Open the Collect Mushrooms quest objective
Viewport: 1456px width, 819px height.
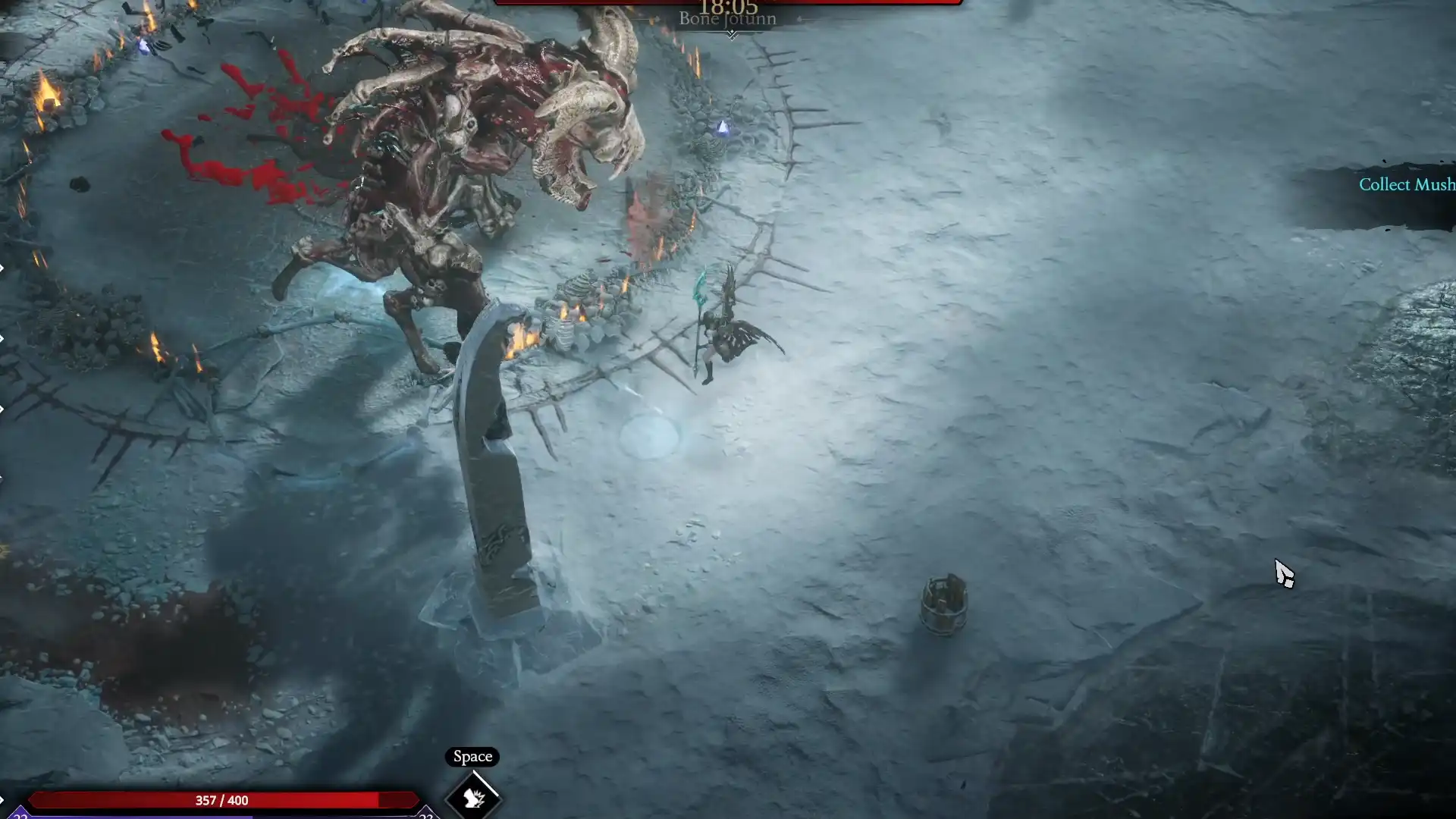(1406, 185)
